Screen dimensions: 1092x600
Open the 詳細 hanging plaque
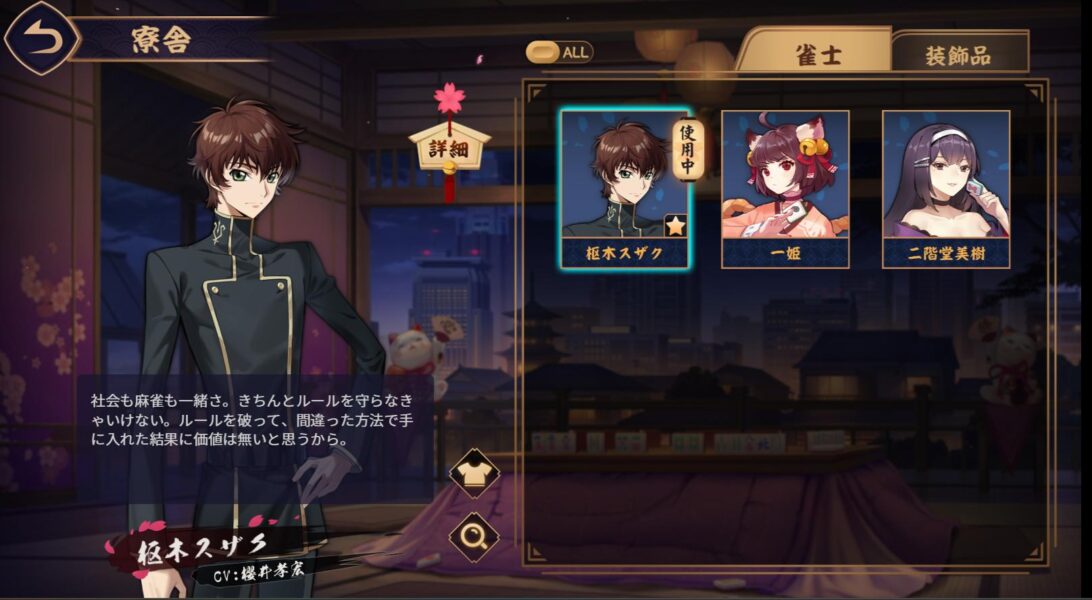(x=449, y=146)
